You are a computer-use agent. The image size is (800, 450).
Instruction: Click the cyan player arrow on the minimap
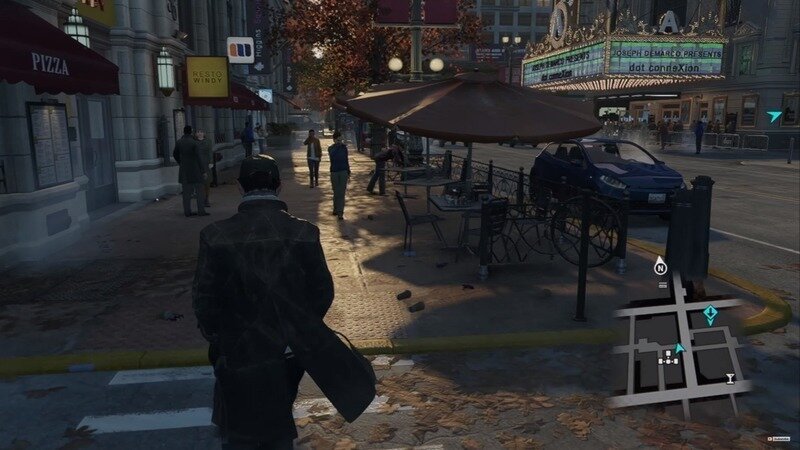[679, 347]
